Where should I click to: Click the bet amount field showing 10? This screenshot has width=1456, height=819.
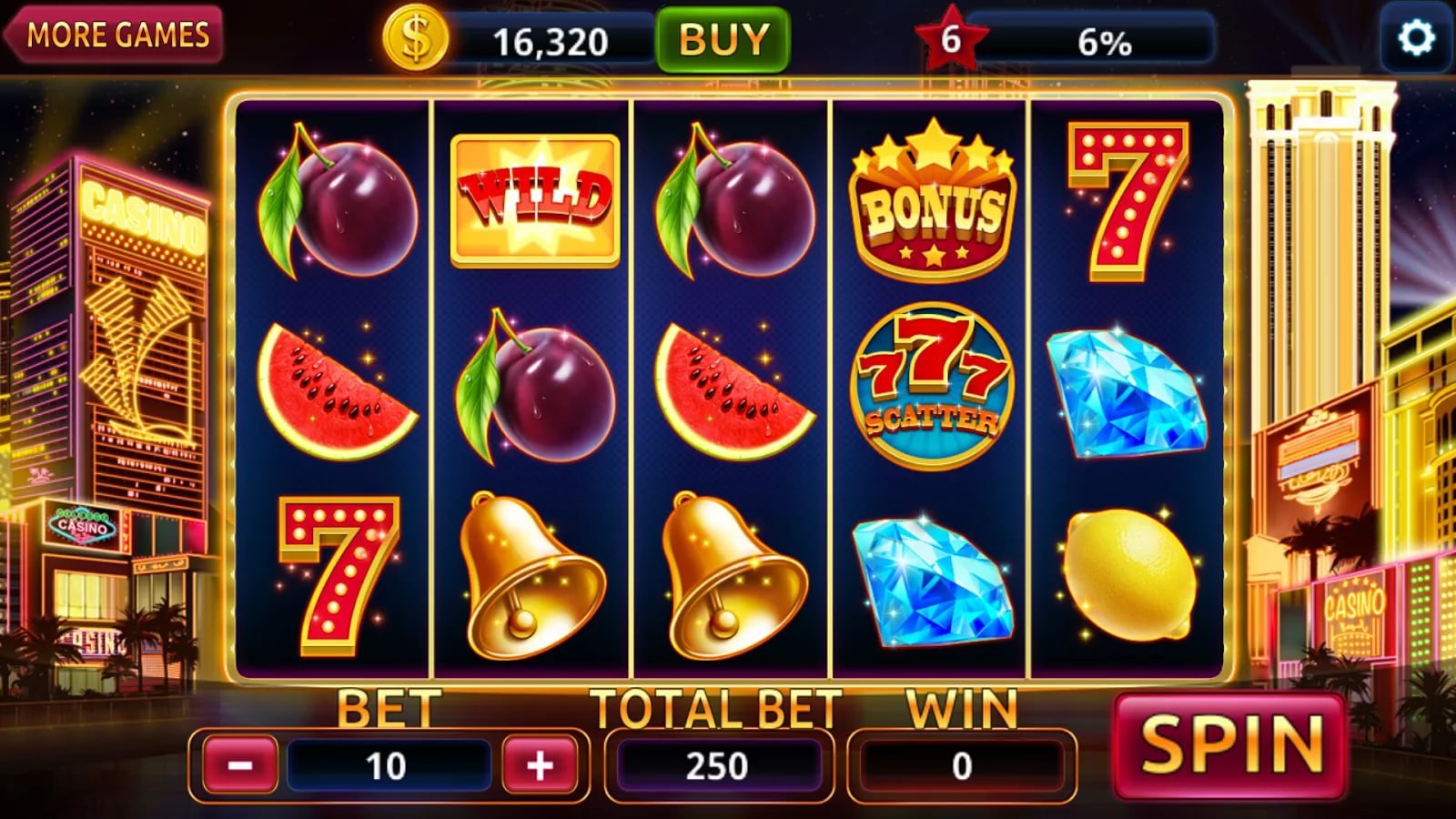pos(390,765)
